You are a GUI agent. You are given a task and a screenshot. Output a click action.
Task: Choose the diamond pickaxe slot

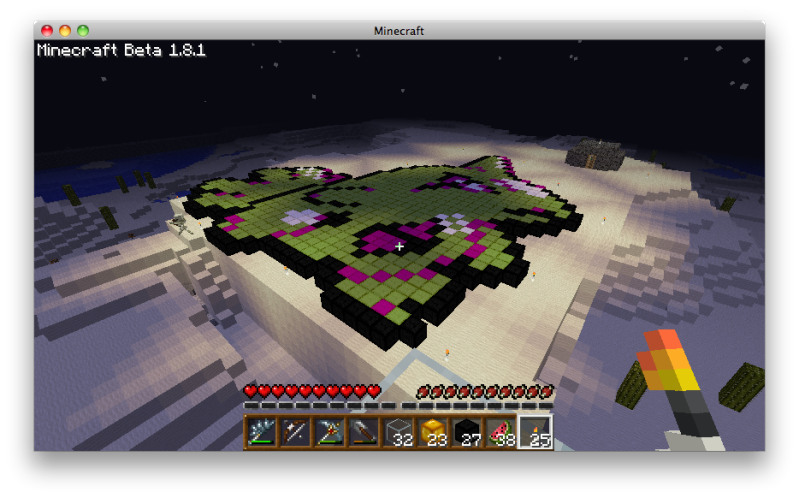pos(330,433)
